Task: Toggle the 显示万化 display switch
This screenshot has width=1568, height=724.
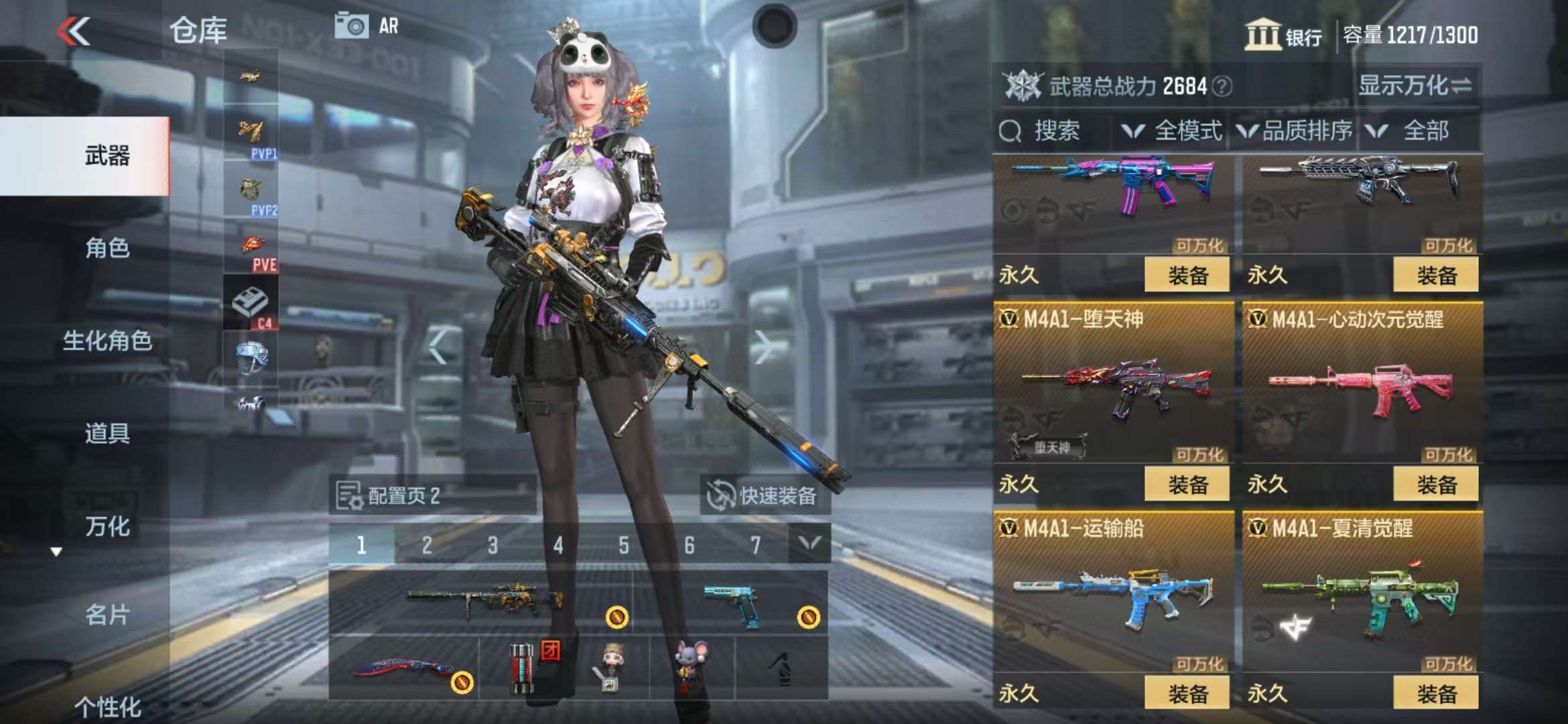Action: [1415, 86]
